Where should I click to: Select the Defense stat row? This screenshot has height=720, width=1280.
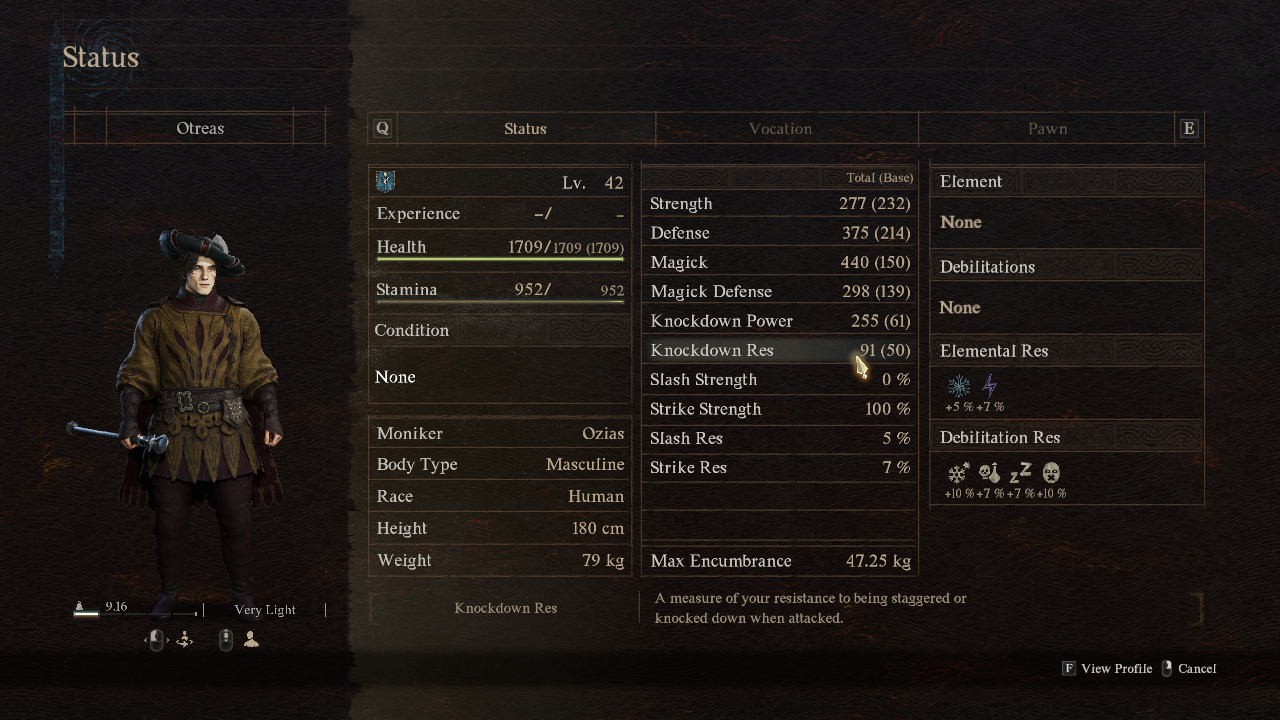tap(780, 233)
